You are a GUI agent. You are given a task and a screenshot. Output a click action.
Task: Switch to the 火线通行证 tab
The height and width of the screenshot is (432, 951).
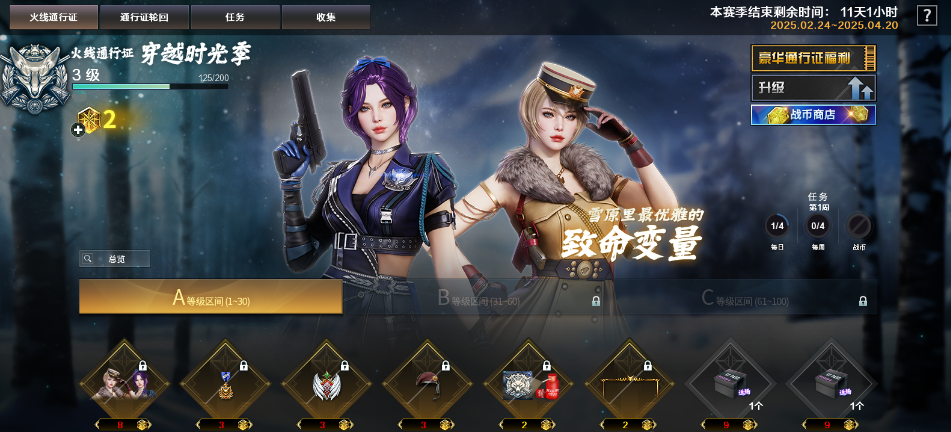point(53,17)
